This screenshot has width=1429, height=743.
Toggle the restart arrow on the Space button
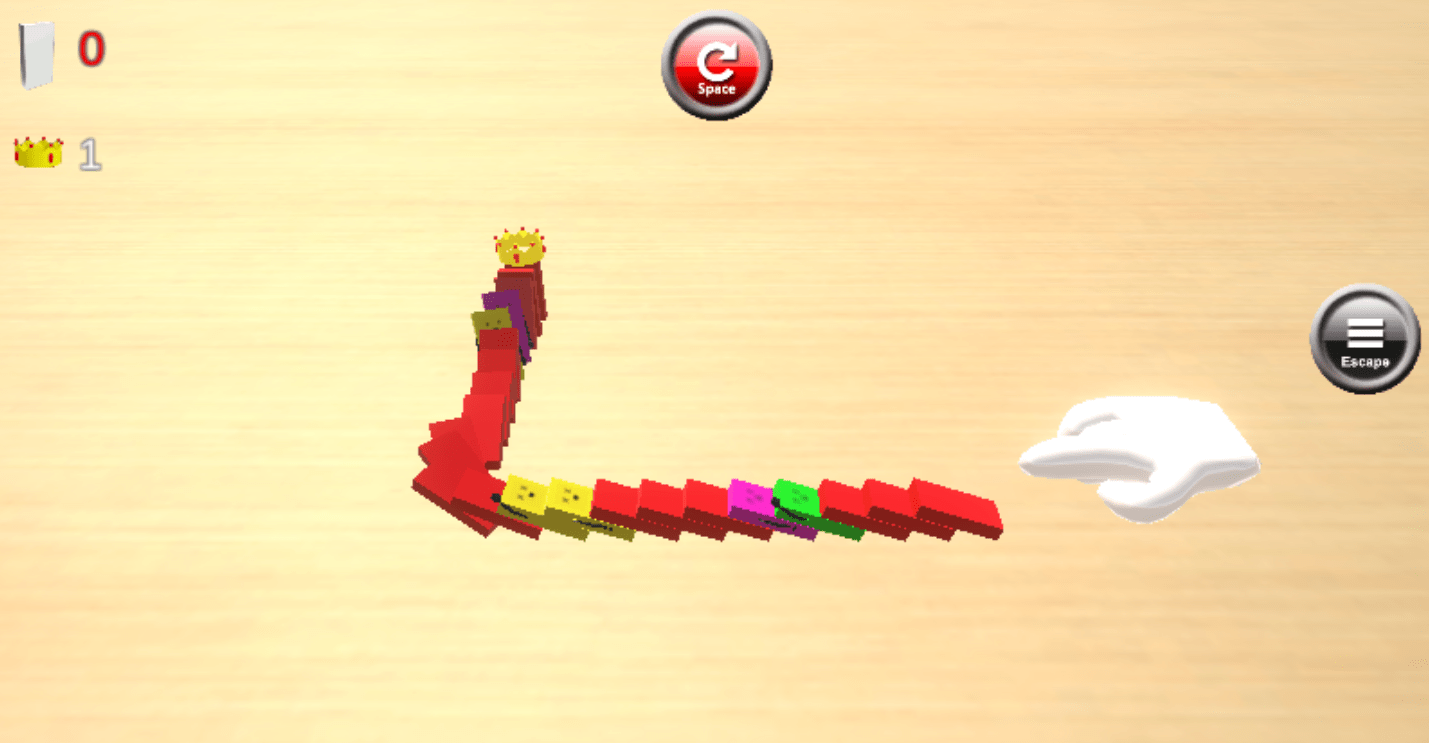(716, 62)
